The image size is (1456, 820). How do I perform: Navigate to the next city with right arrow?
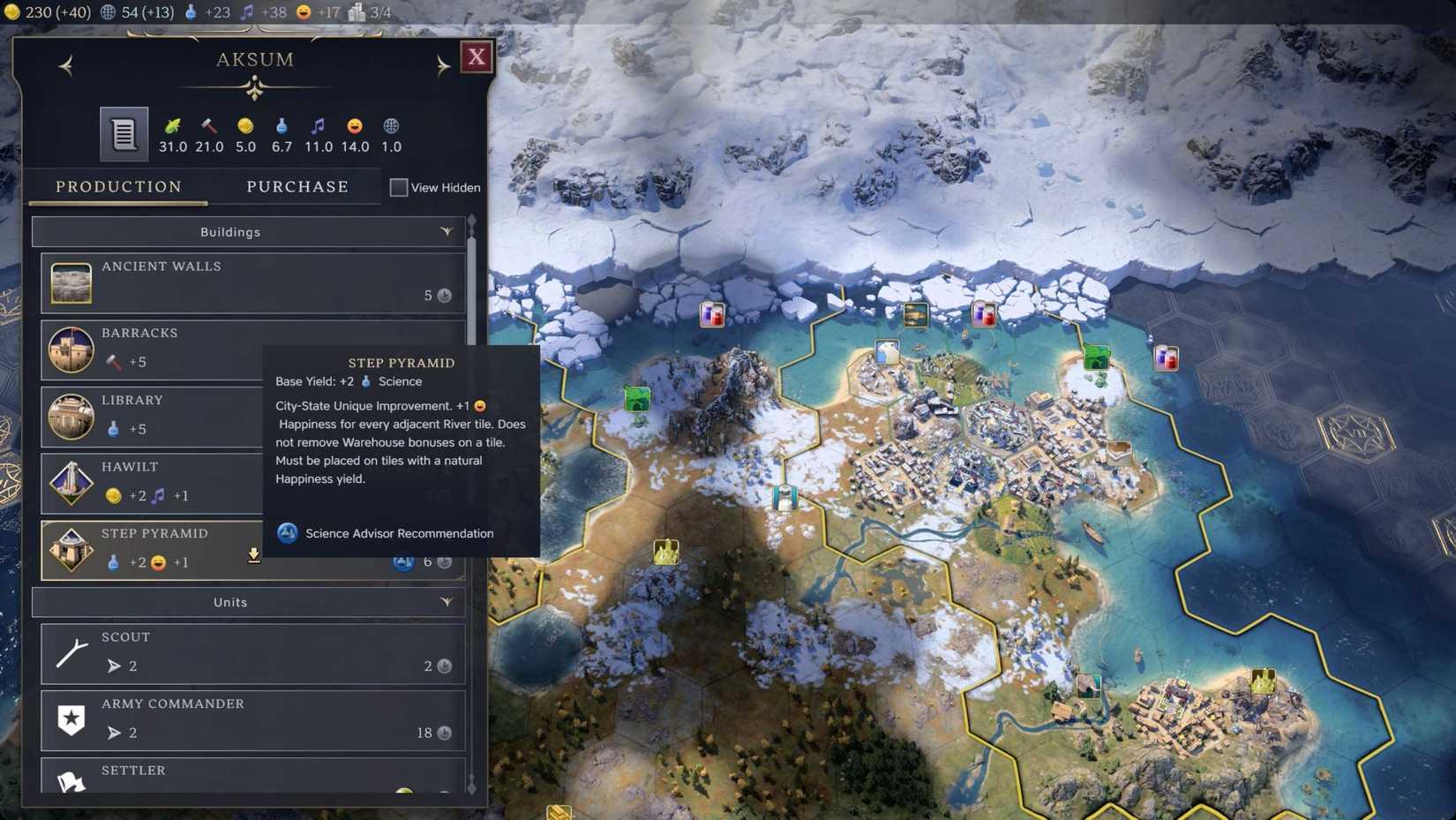(443, 66)
